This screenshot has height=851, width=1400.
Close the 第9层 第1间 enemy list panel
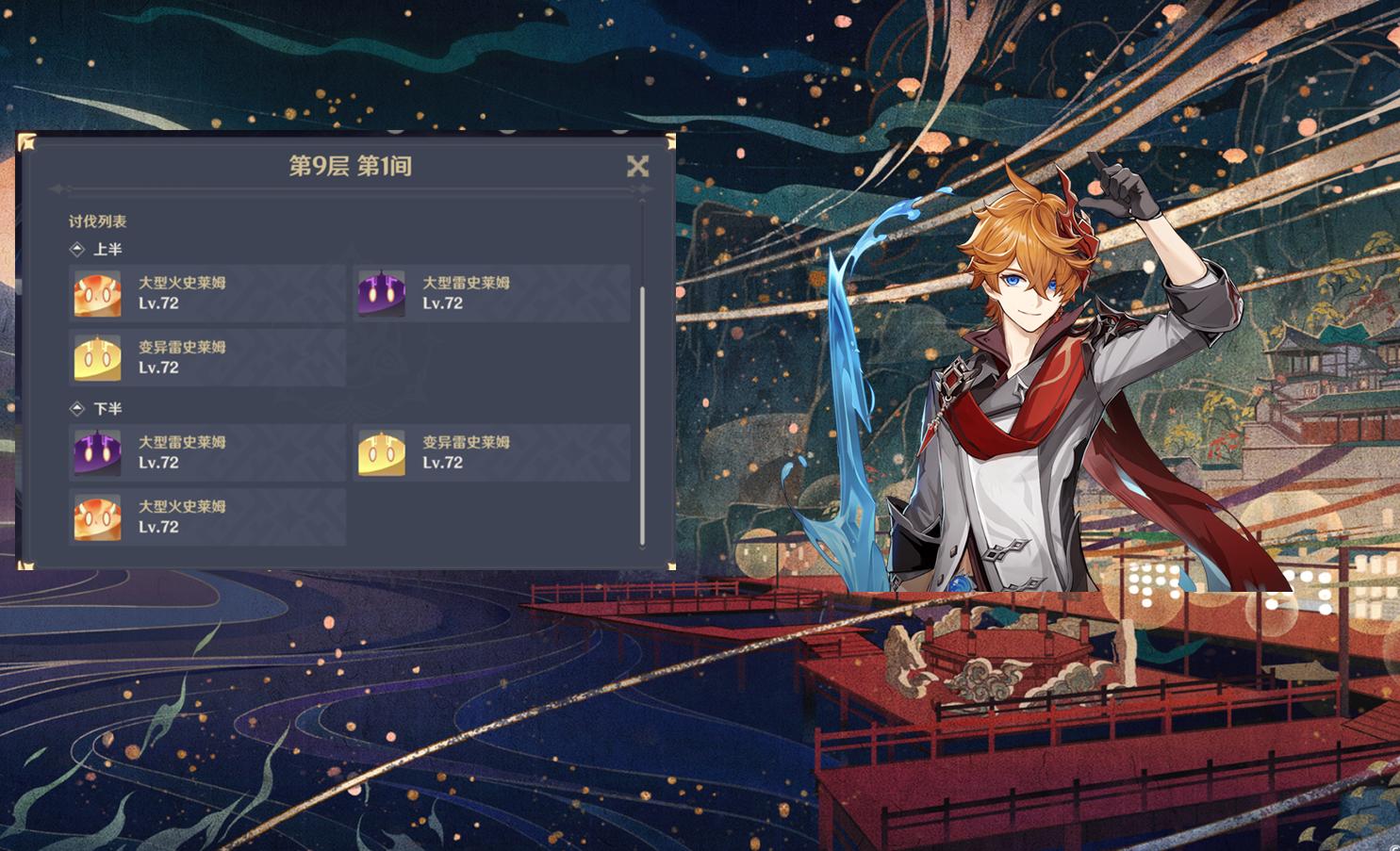coord(637,167)
